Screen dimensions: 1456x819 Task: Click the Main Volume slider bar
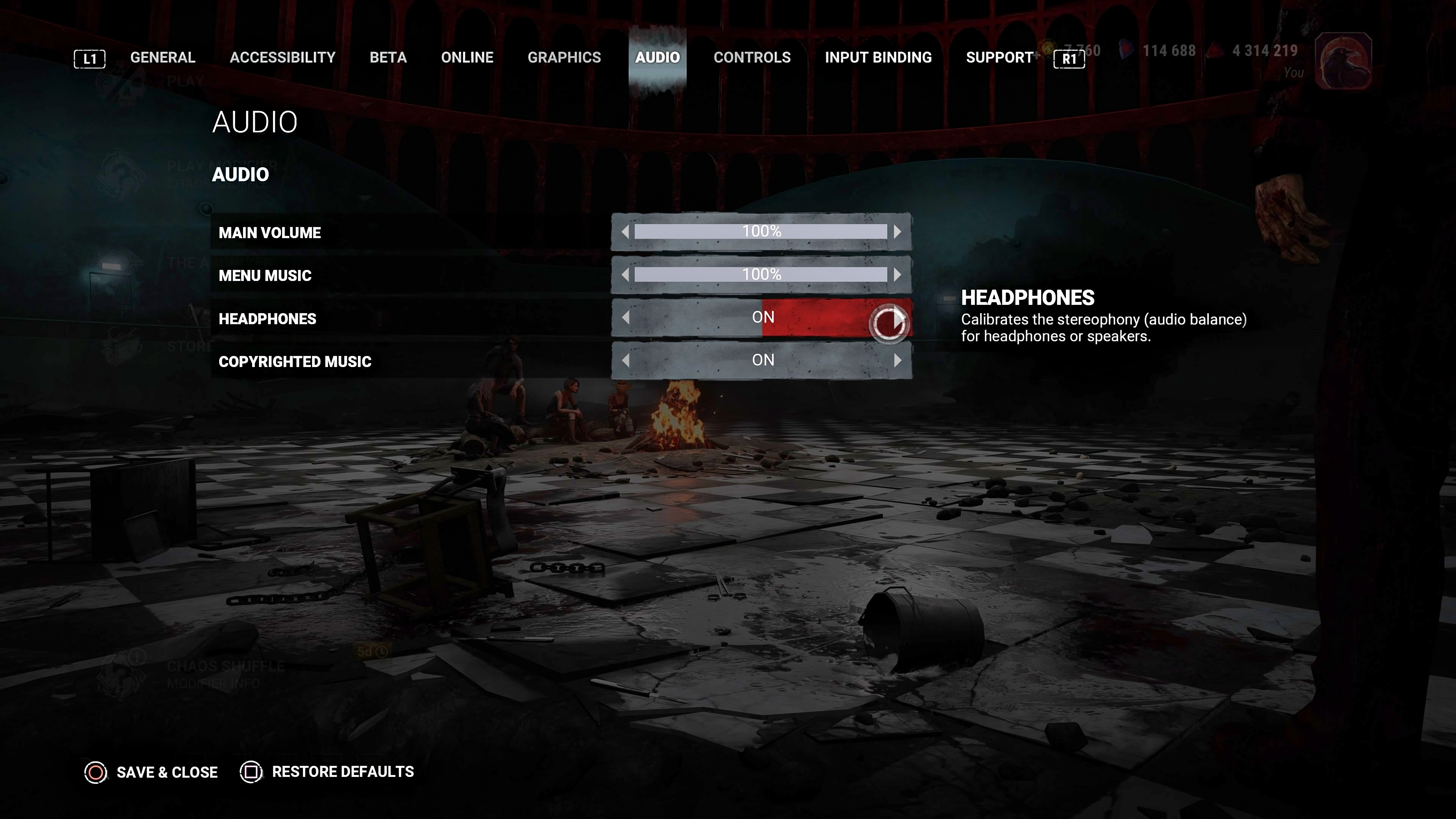tap(761, 232)
